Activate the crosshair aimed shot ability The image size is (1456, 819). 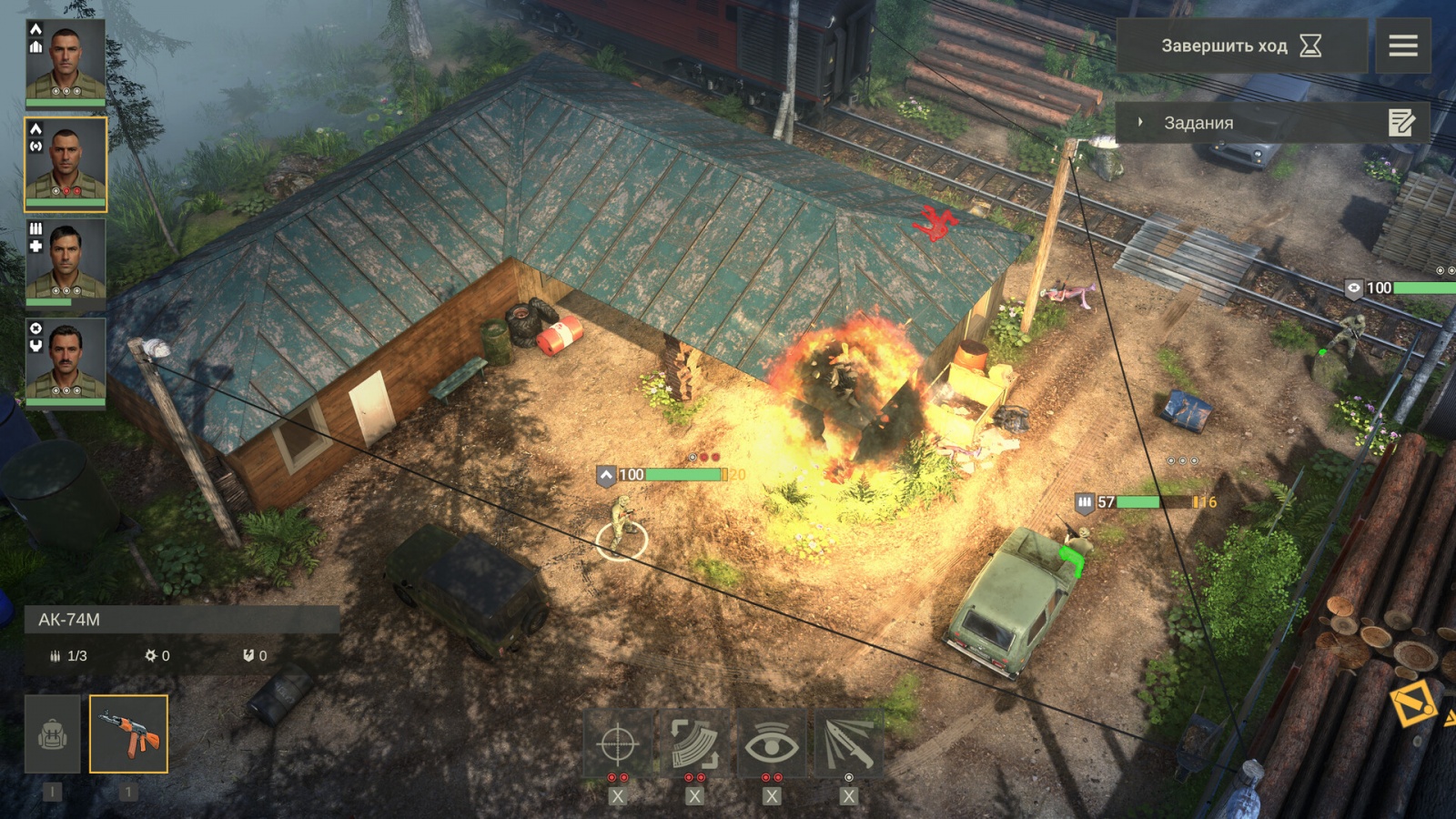click(617, 744)
